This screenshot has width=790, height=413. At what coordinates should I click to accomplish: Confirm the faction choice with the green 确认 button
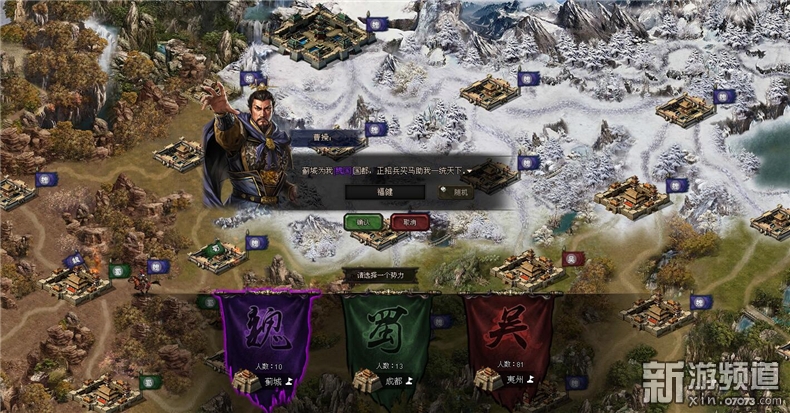click(362, 221)
